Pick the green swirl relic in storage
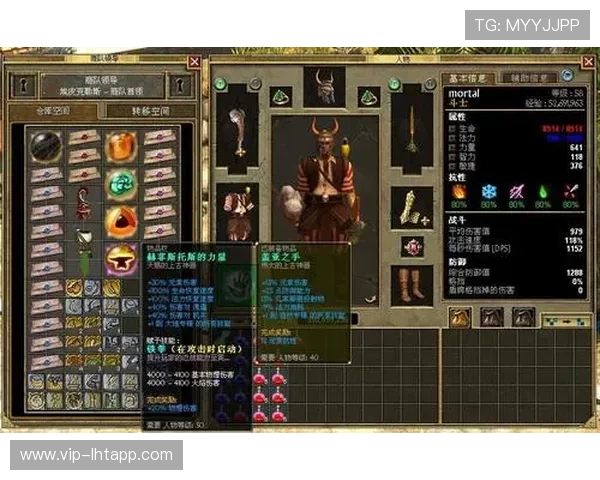The width and height of the screenshot is (600, 480). [x=122, y=182]
